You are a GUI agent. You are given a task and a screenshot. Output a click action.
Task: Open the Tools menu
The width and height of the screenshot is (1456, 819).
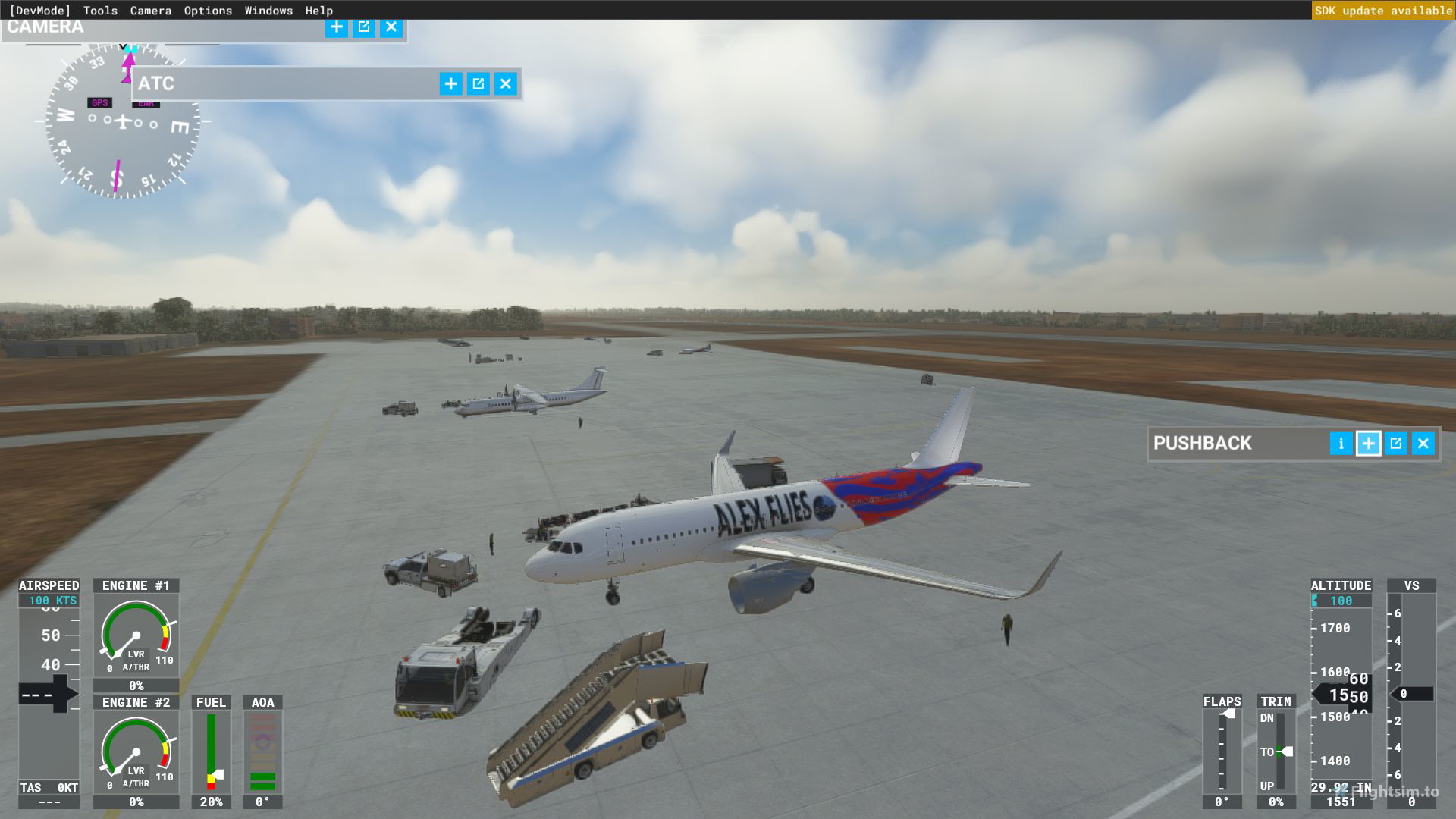101,10
